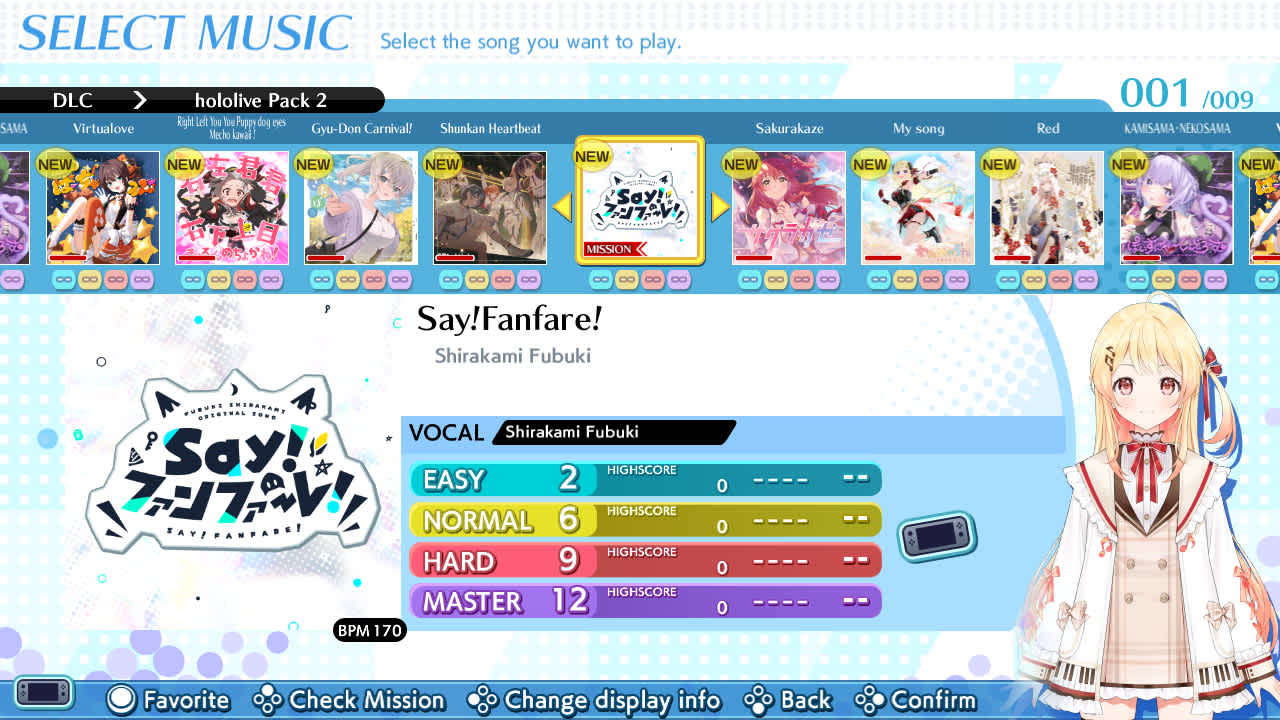The width and height of the screenshot is (1280, 720).
Task: Choose Check Mission from the bottom menu
Action: point(350,701)
